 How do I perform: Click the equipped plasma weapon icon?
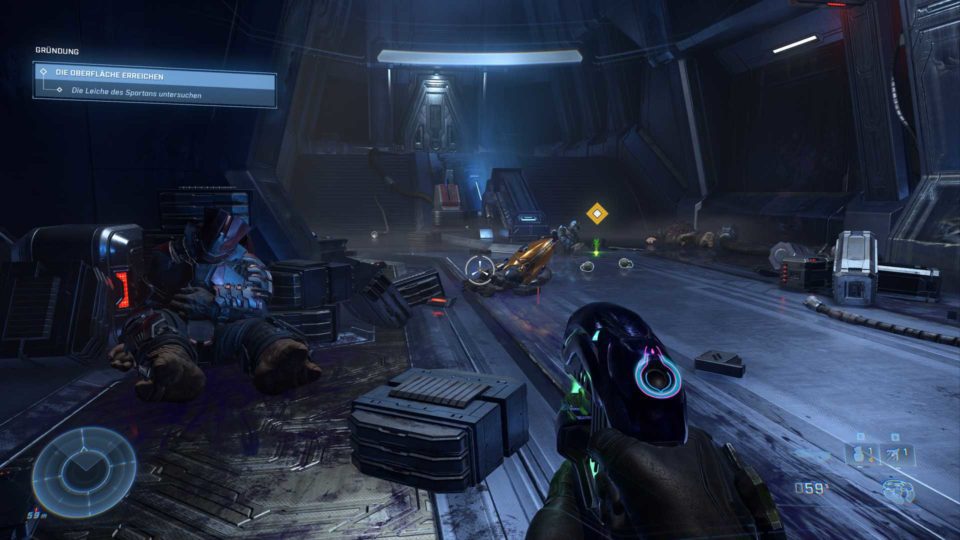pyautogui.click(x=898, y=490)
